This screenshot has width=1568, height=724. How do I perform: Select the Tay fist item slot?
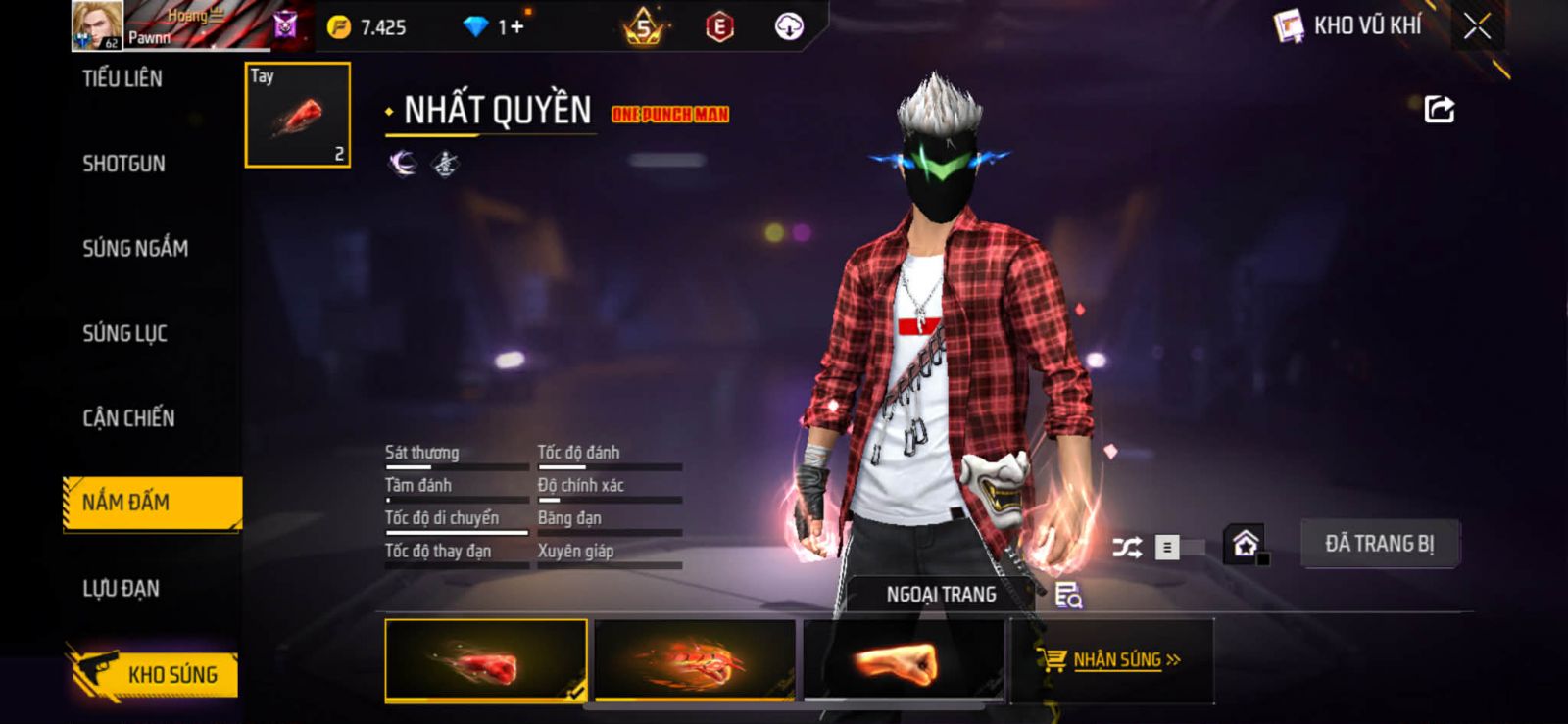click(297, 115)
